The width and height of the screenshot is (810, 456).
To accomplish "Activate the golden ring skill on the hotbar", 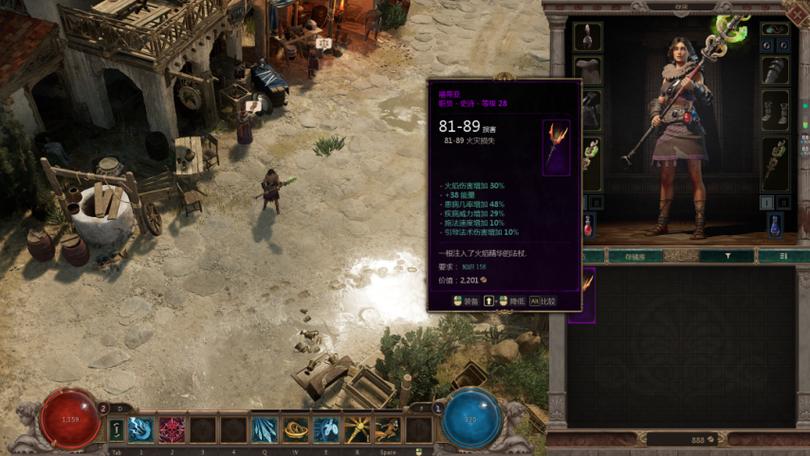I will pyautogui.click(x=295, y=430).
